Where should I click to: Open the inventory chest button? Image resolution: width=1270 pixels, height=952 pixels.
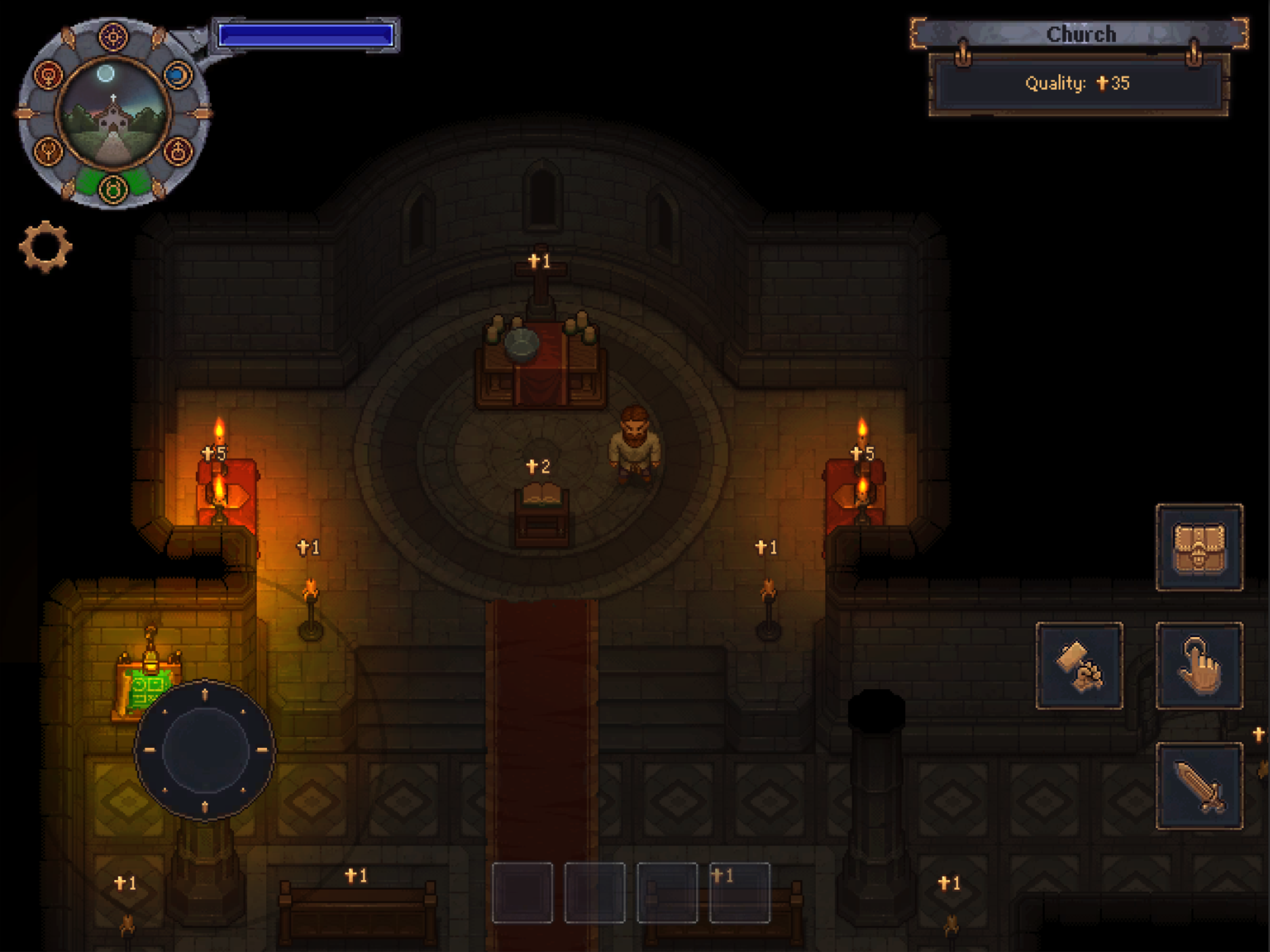1199,547
